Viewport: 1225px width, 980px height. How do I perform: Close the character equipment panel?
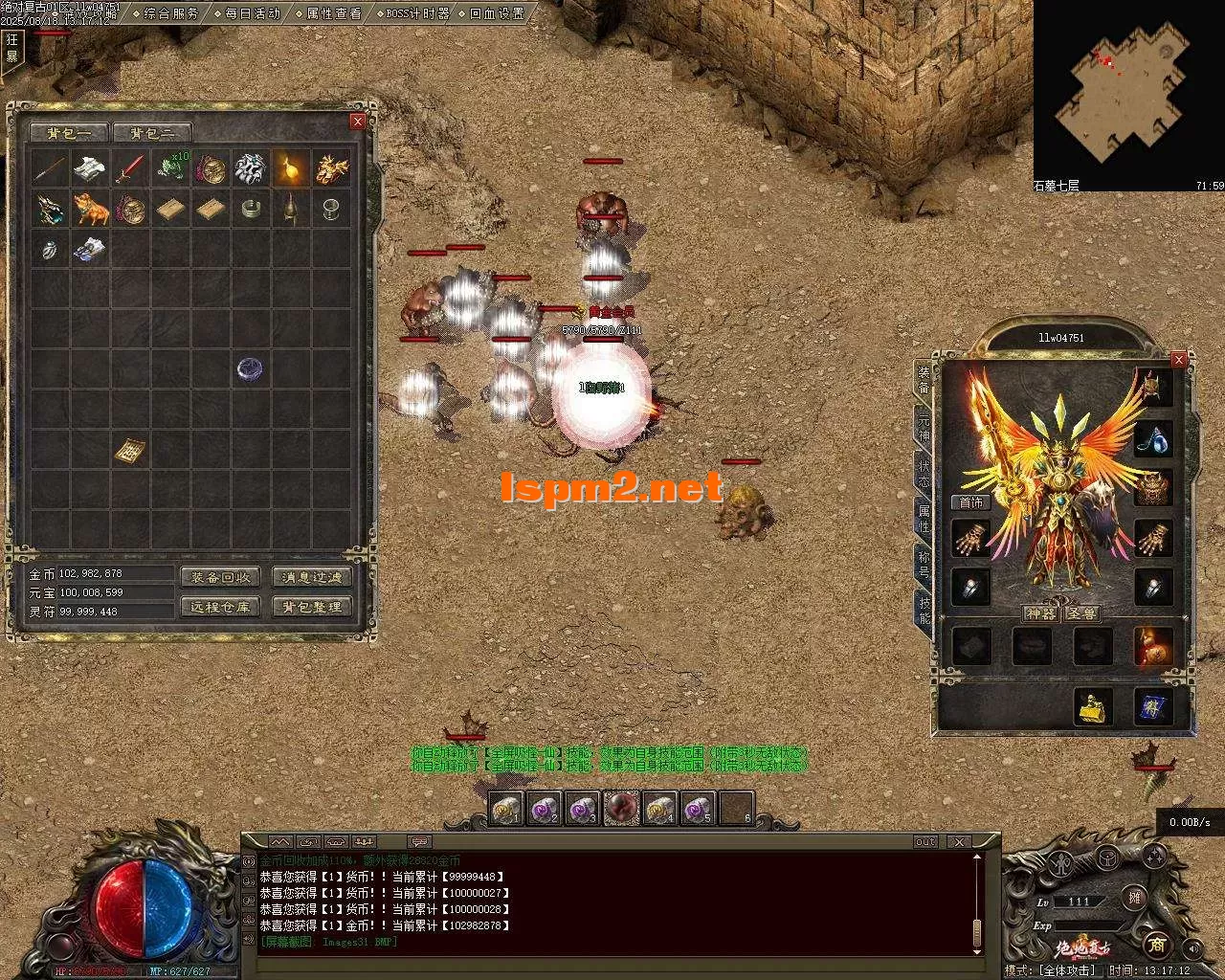(1179, 359)
